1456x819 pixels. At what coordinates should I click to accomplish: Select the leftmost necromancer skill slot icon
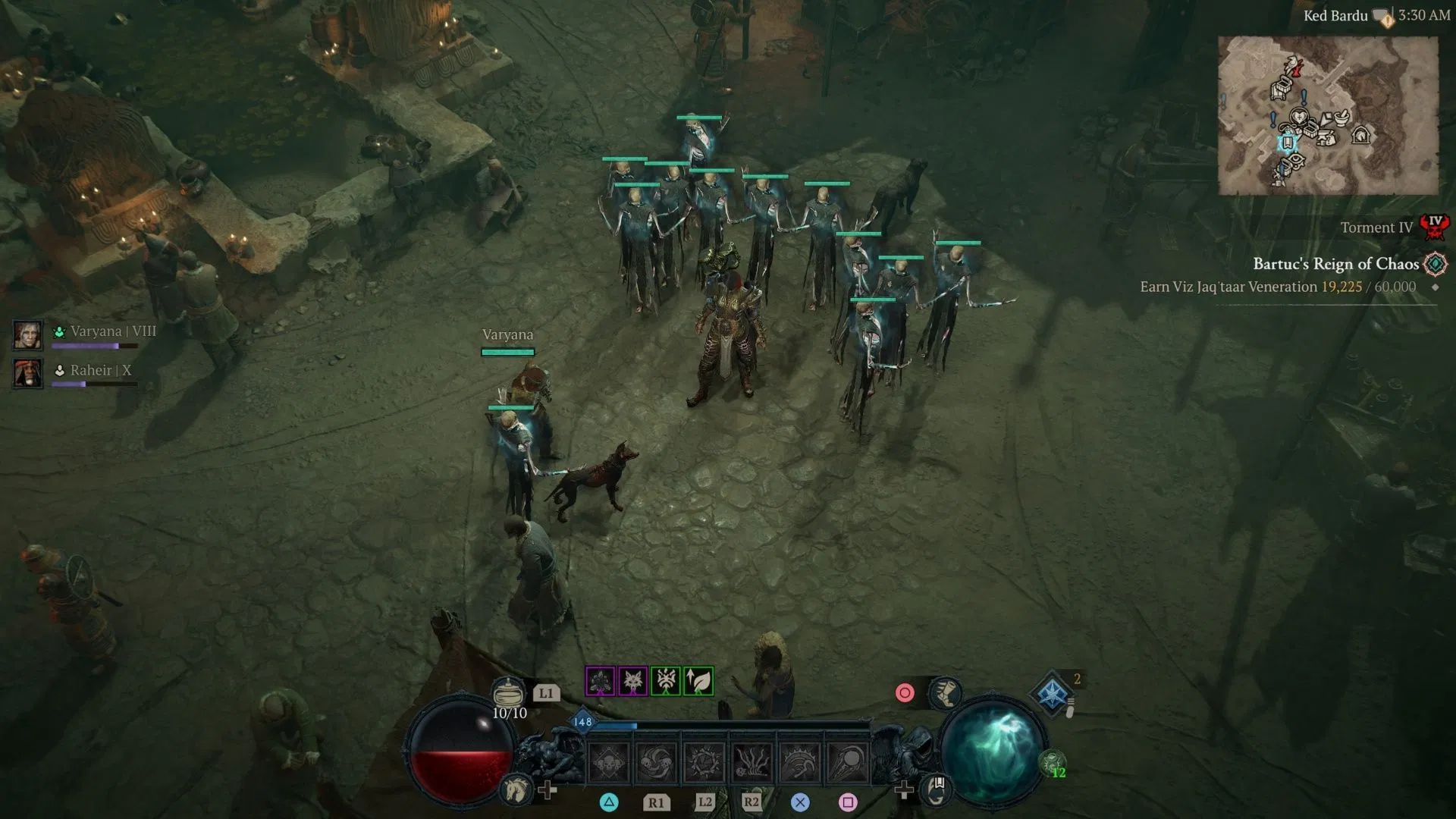click(607, 758)
